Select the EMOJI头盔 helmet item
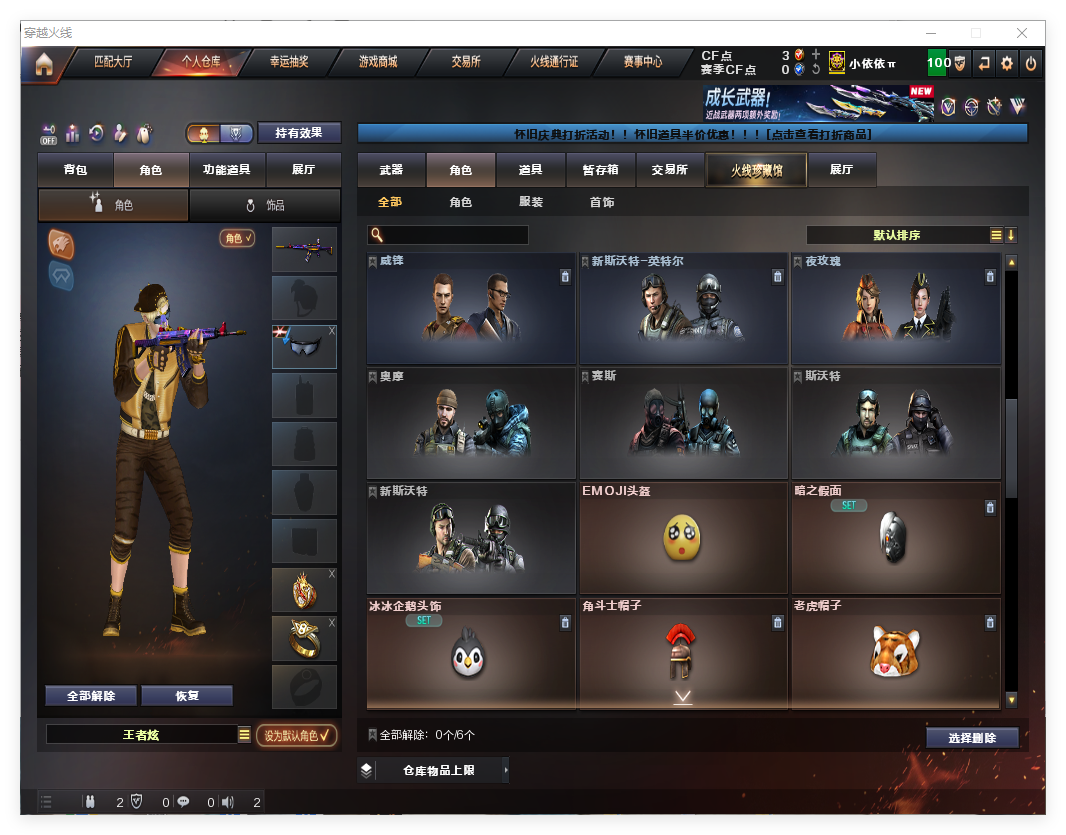This screenshot has height=835, width=1066. pyautogui.click(x=683, y=538)
